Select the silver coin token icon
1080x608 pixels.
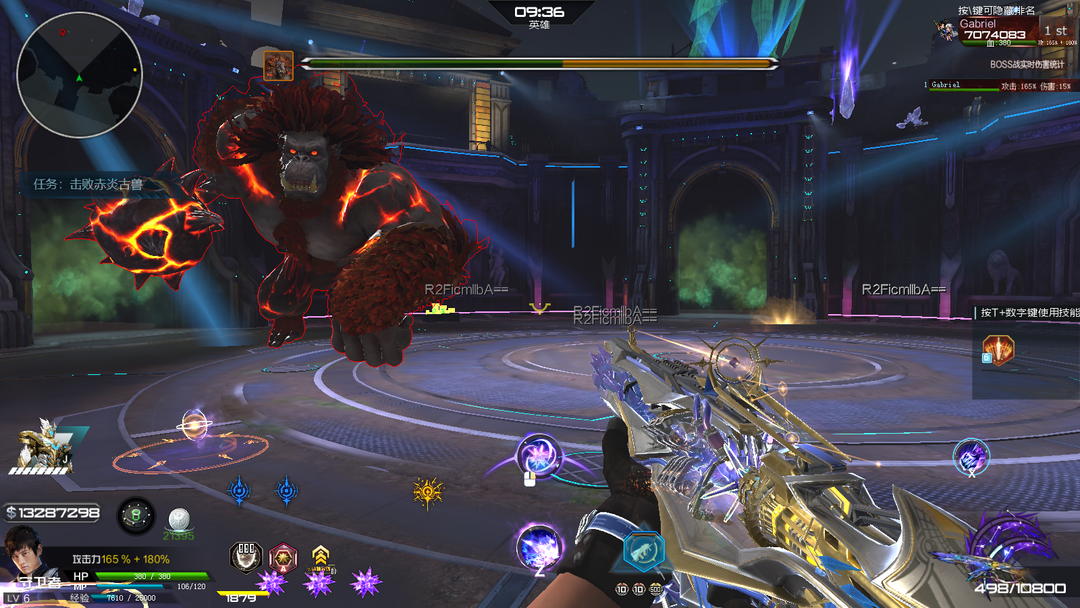tap(179, 518)
